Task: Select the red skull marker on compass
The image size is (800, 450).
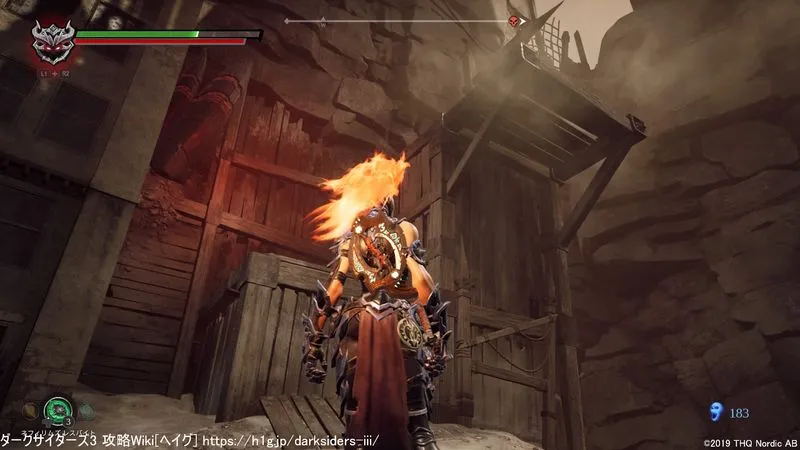Action: [514, 21]
